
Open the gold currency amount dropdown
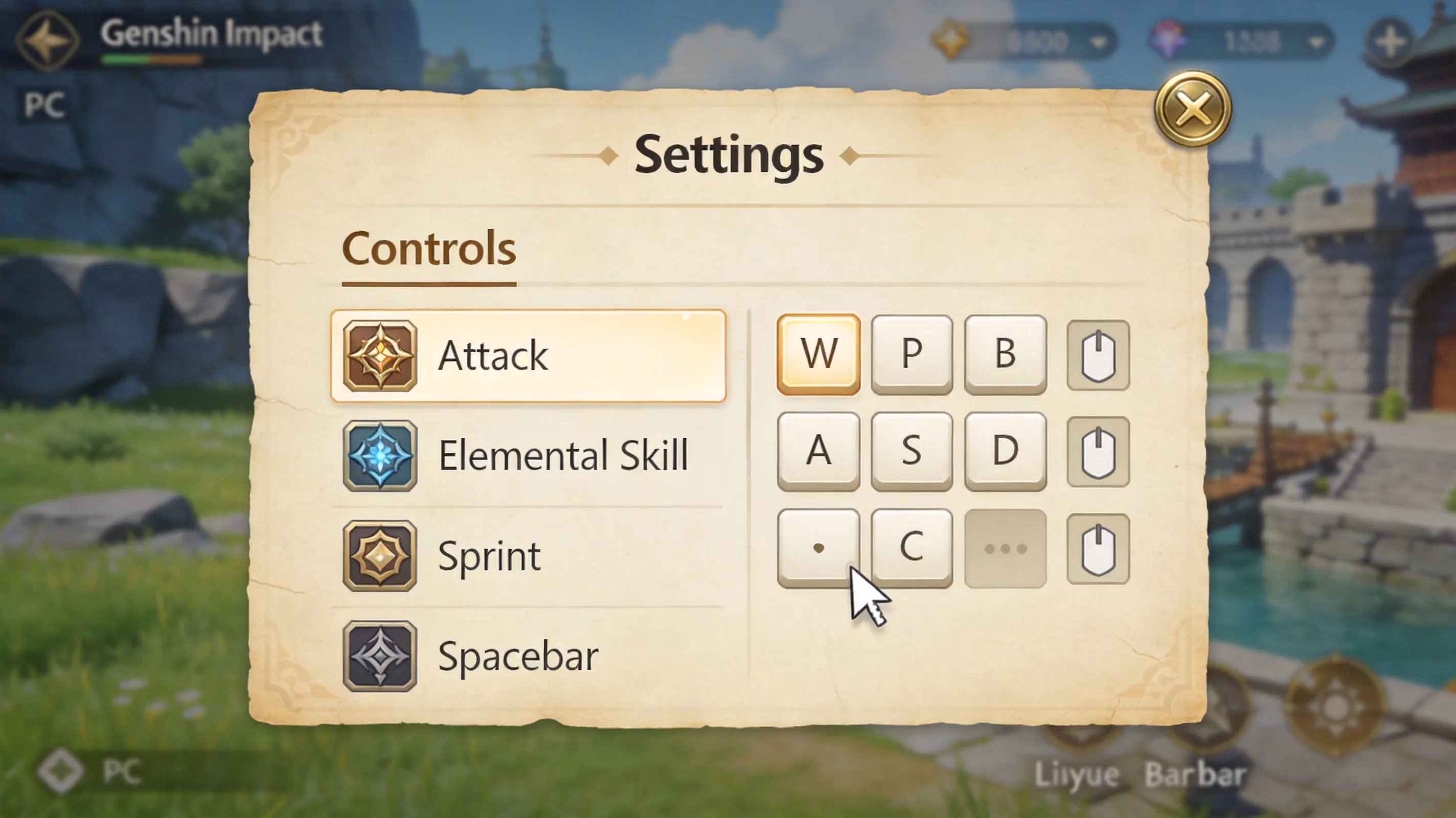[x=1098, y=42]
